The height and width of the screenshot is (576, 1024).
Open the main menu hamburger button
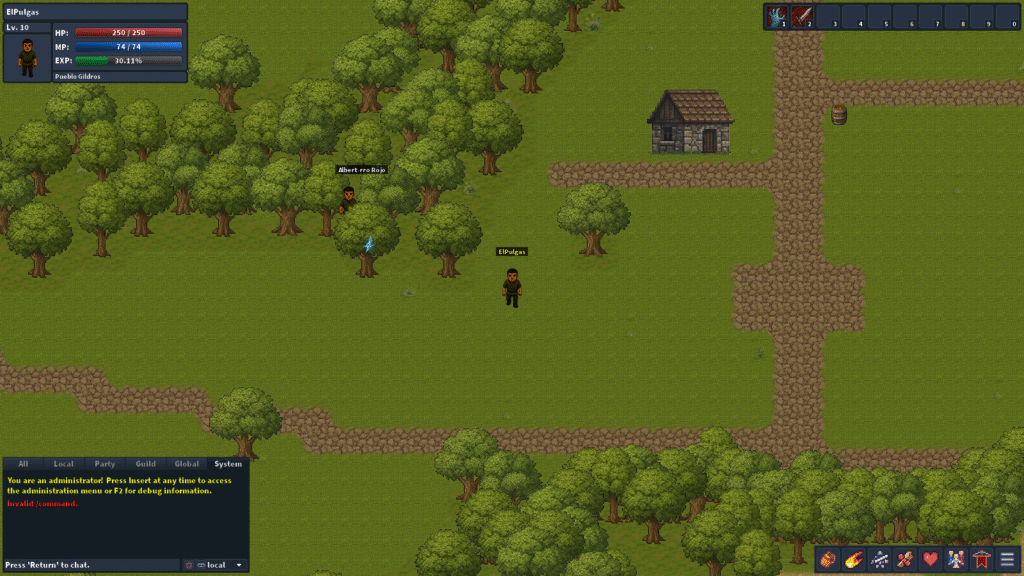[1007, 559]
